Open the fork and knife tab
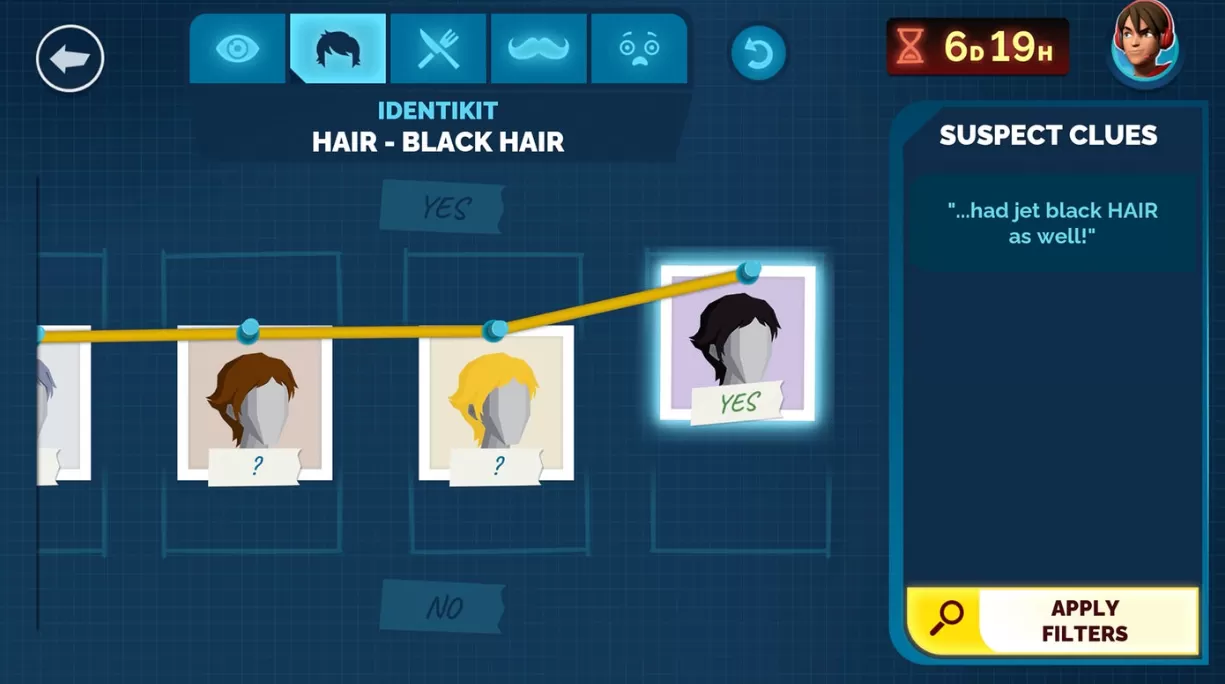This screenshot has width=1225, height=684. (439, 49)
